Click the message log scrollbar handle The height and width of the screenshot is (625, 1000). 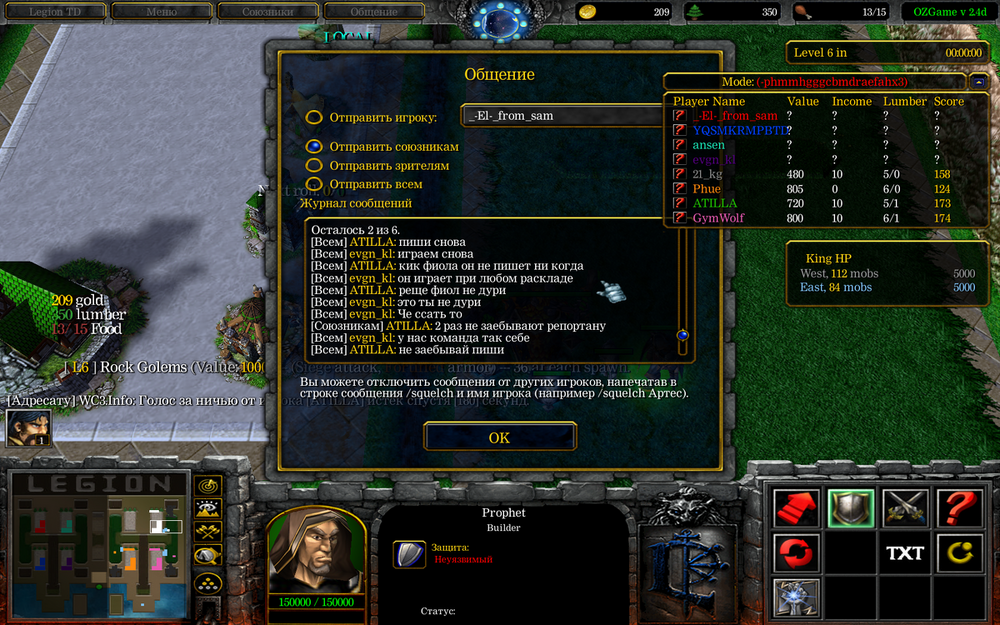683,336
